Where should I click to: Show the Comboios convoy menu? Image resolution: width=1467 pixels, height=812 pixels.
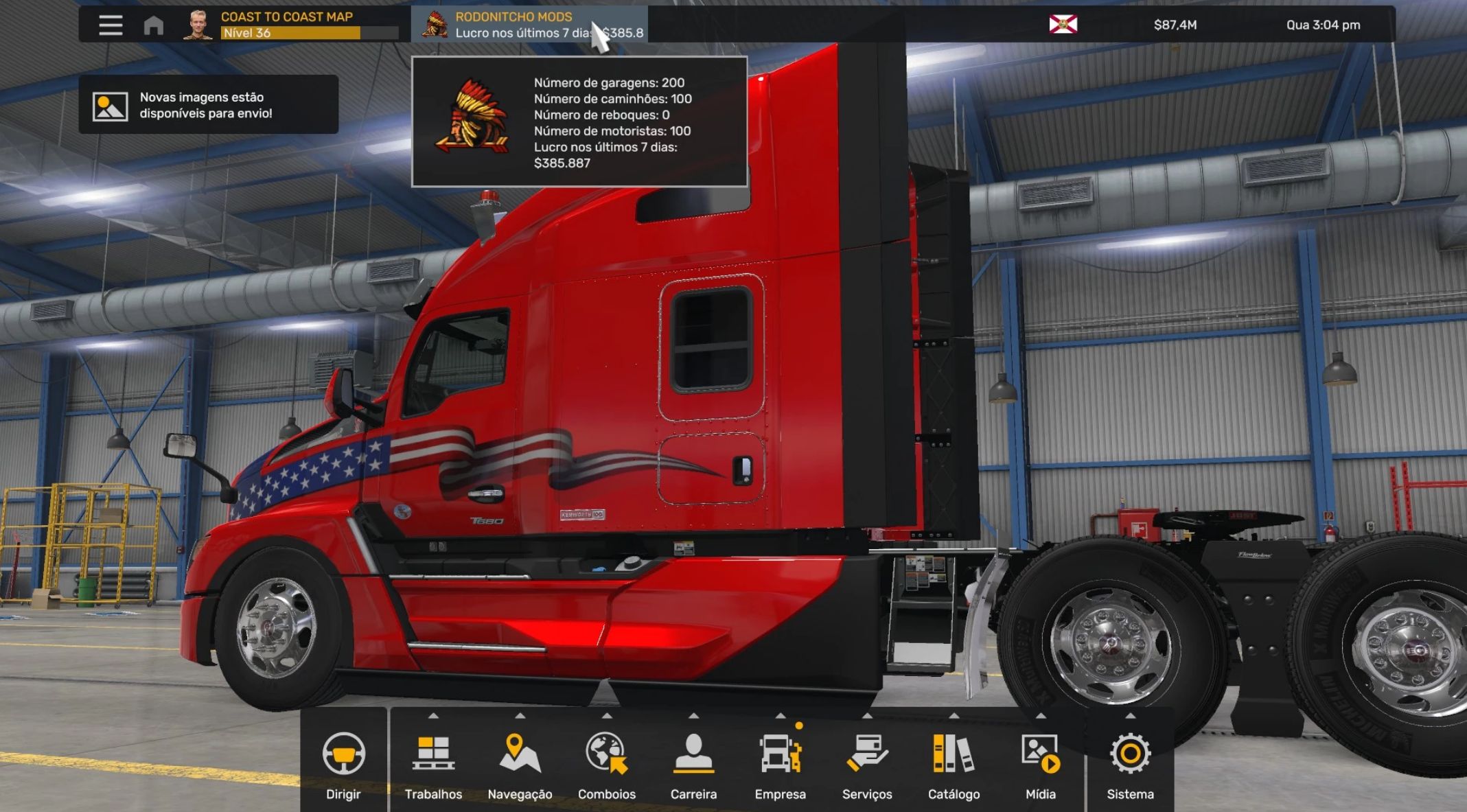pyautogui.click(x=607, y=763)
